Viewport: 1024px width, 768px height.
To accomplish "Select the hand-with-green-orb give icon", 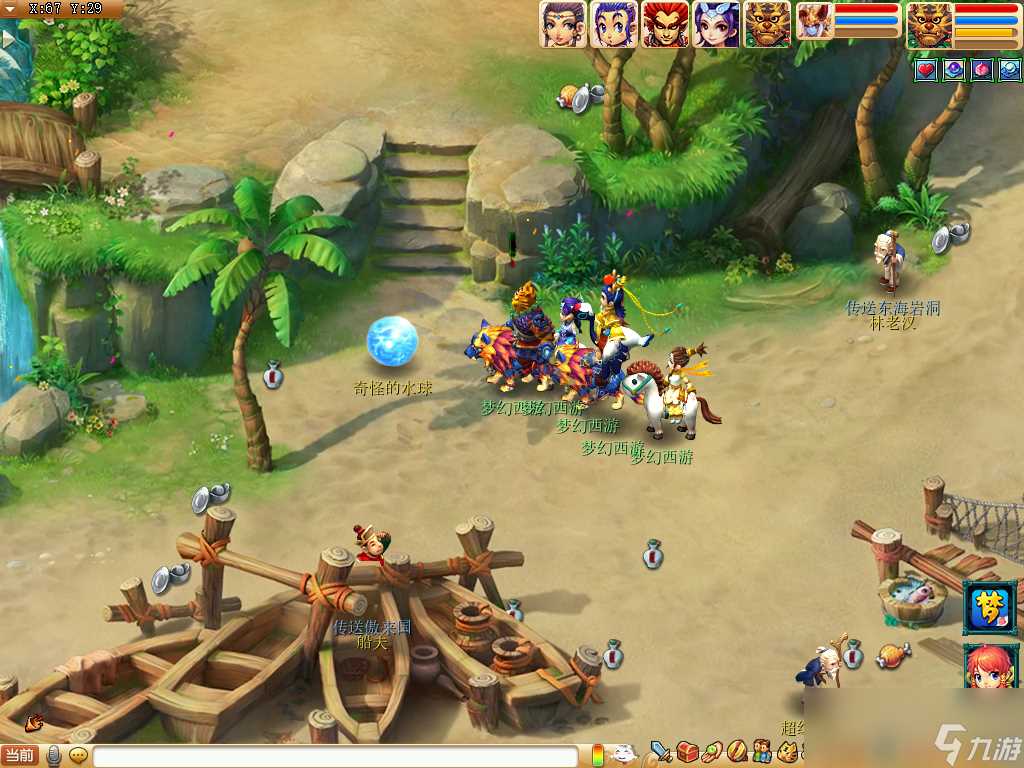I will [712, 750].
